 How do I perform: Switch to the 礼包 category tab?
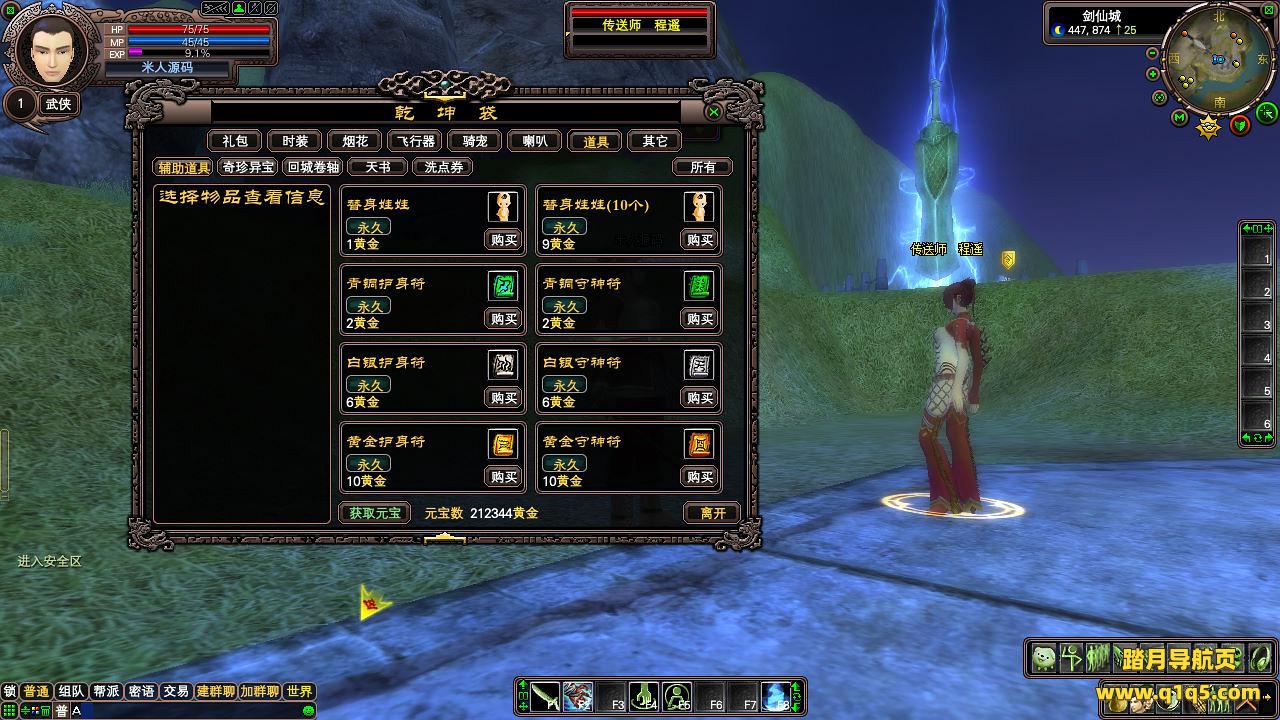click(x=235, y=142)
